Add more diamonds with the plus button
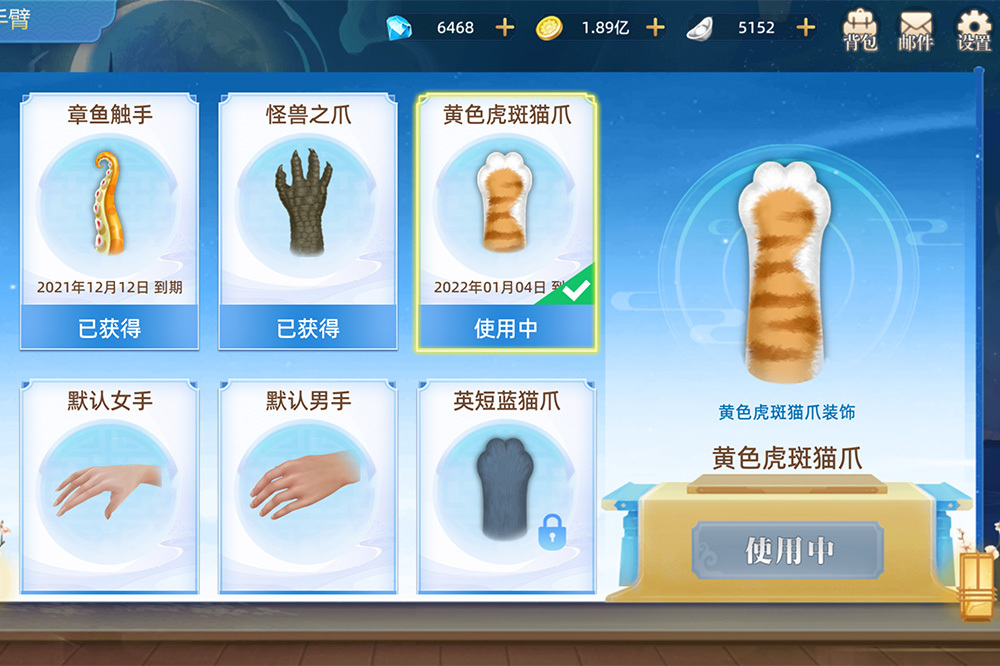The image size is (1000, 666). click(505, 28)
